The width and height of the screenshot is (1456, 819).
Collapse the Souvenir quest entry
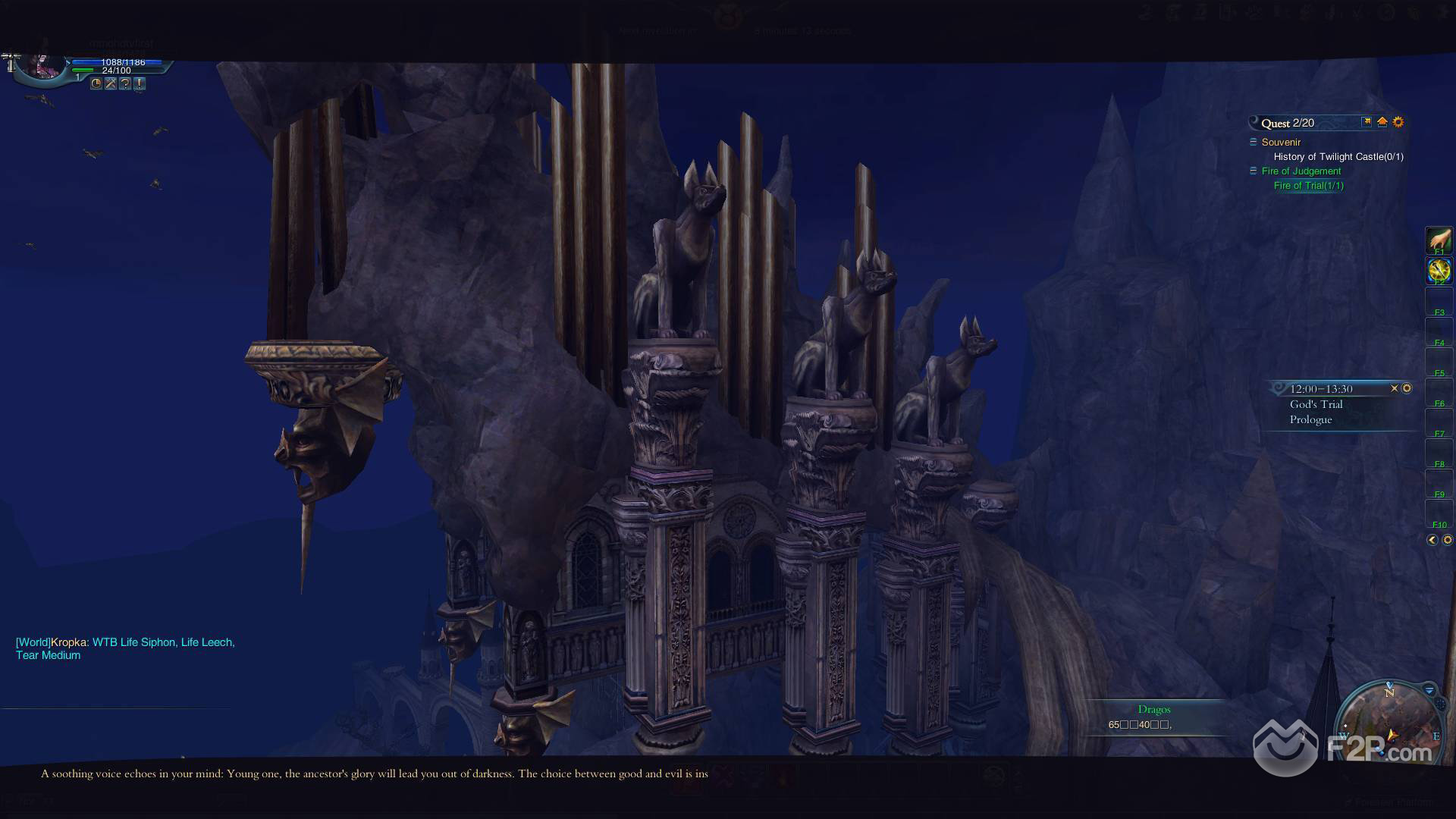tap(1253, 142)
